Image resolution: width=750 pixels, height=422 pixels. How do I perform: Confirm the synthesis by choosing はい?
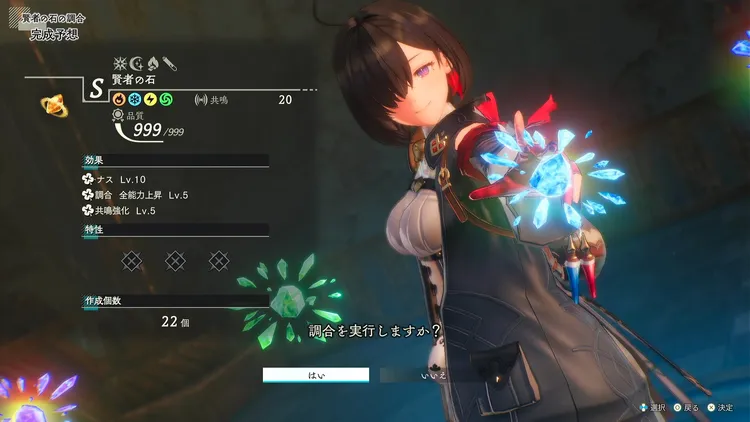point(316,375)
